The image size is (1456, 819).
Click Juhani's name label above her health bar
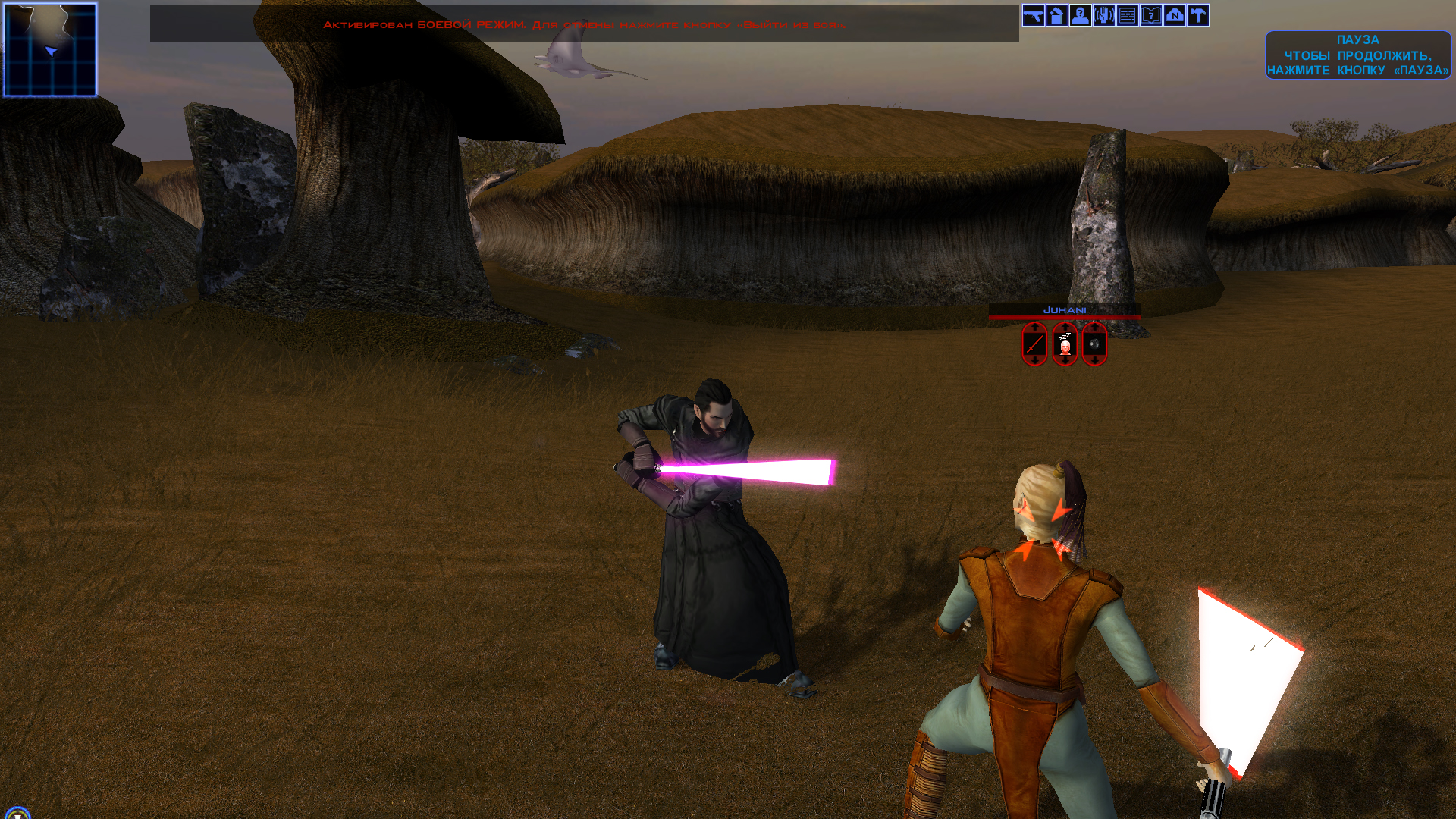pos(1065,310)
